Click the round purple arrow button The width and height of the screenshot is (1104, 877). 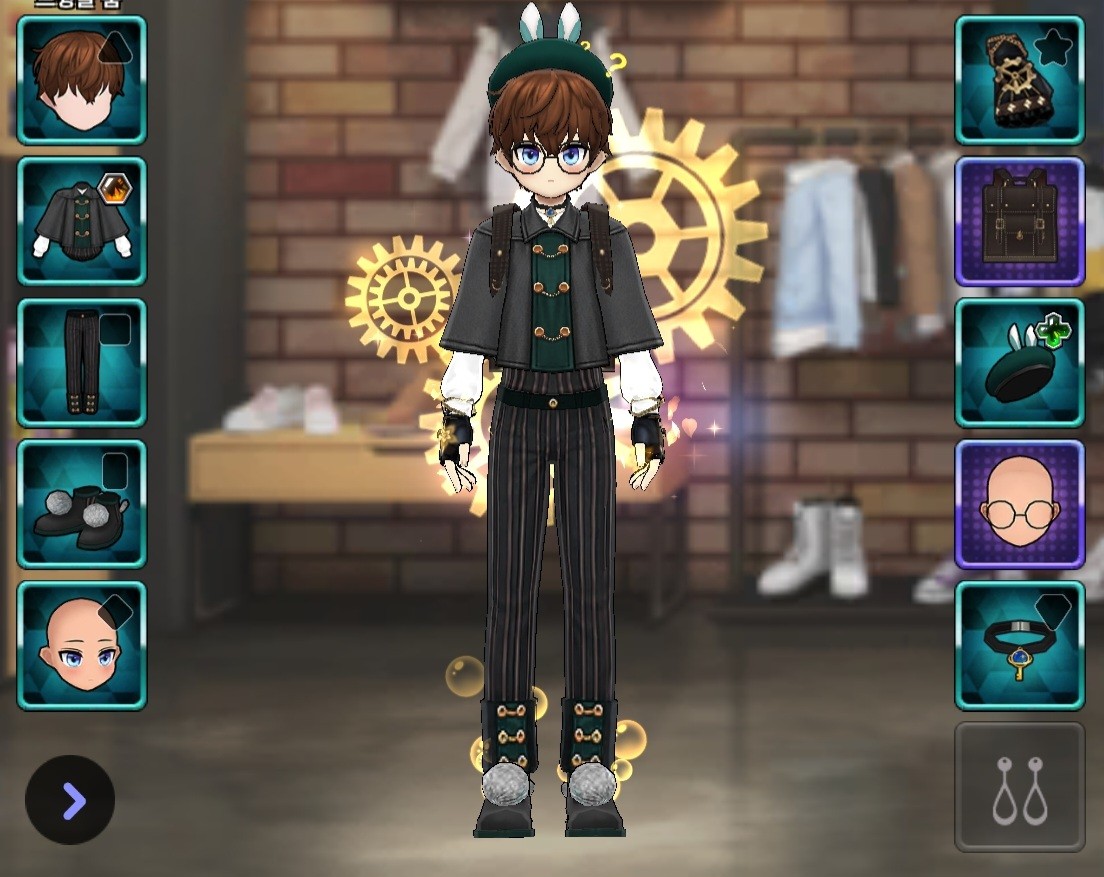(x=70, y=800)
